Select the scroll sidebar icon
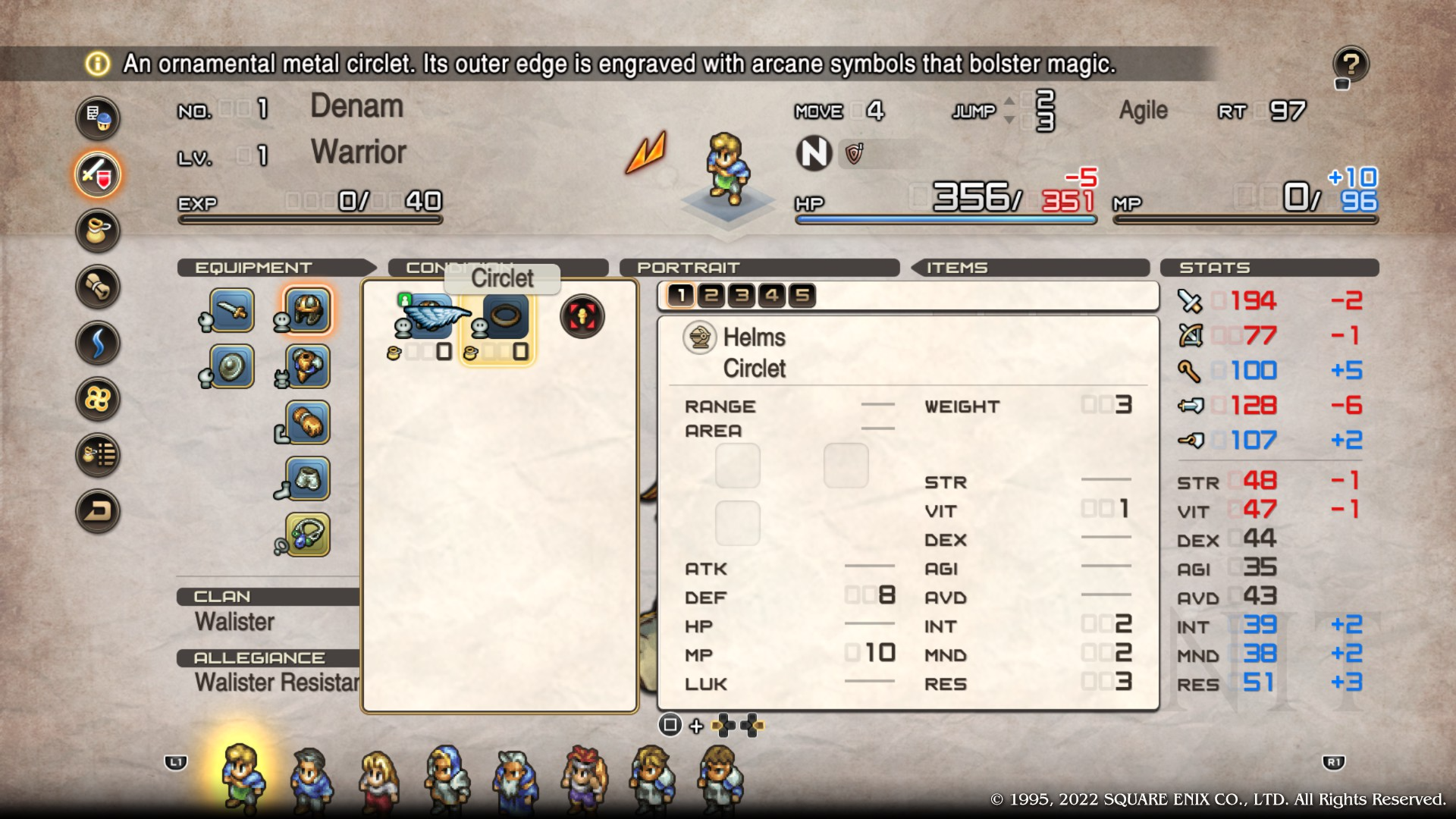 point(98,287)
